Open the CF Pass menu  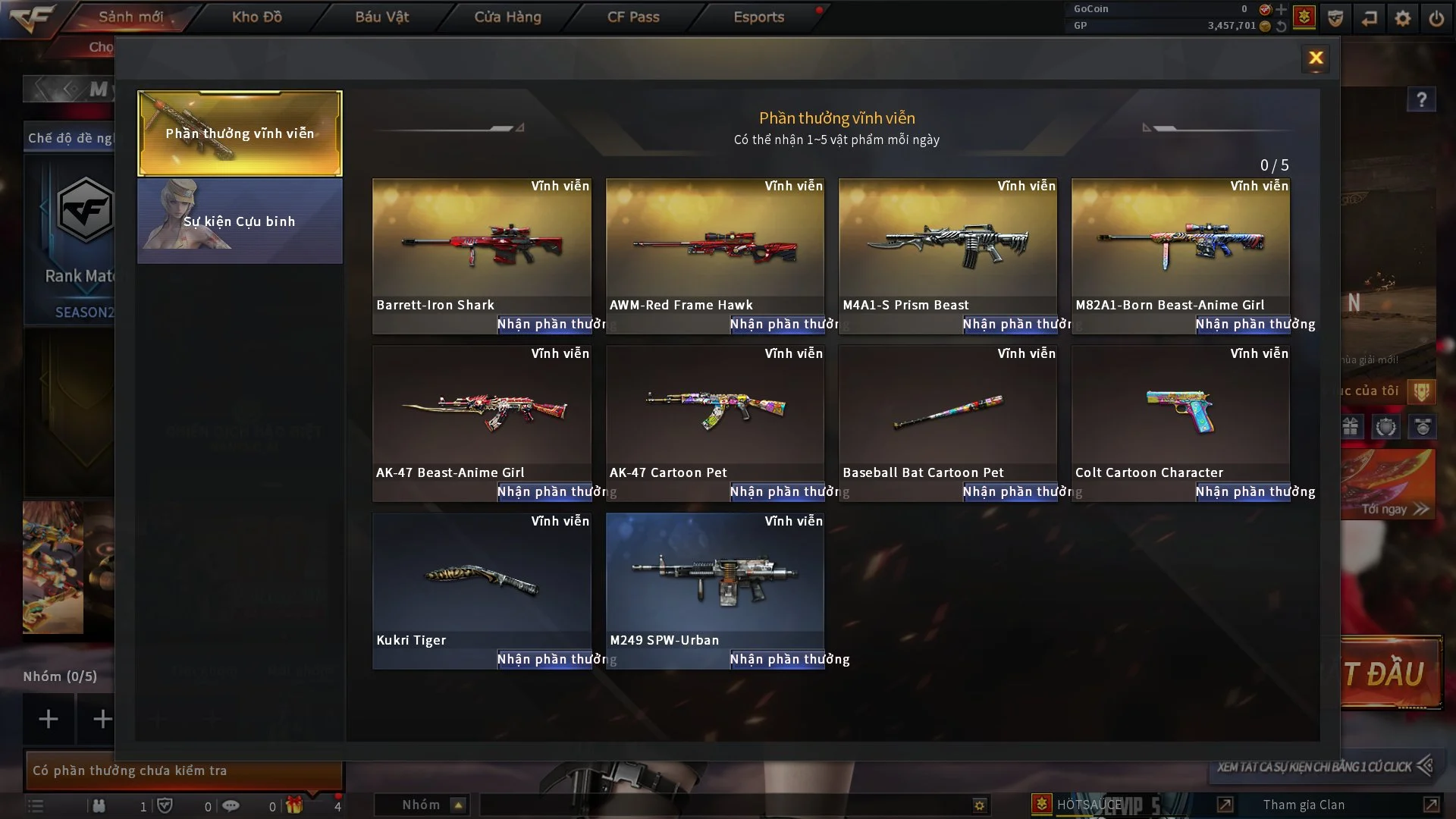coord(633,17)
